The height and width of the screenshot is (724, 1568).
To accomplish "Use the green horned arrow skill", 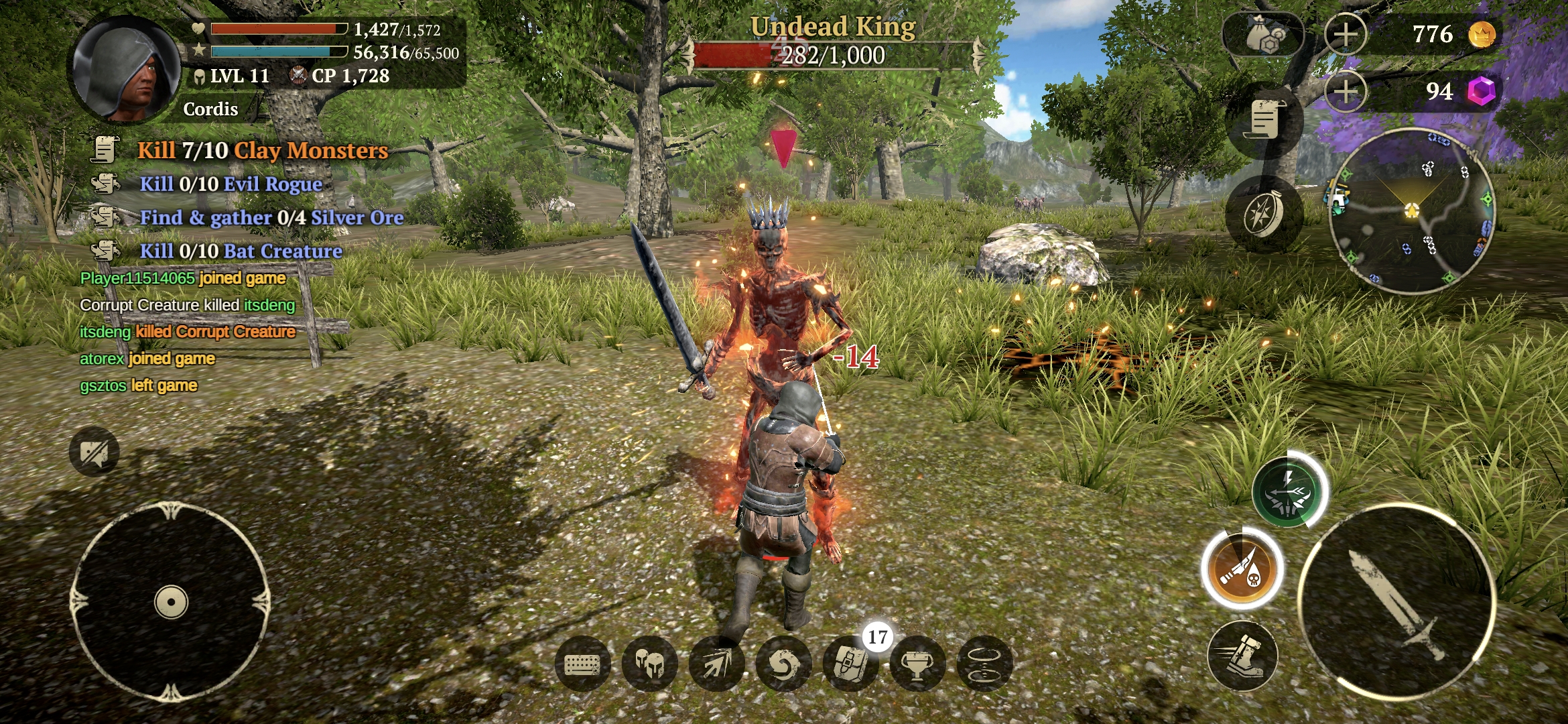I will pos(1287,493).
